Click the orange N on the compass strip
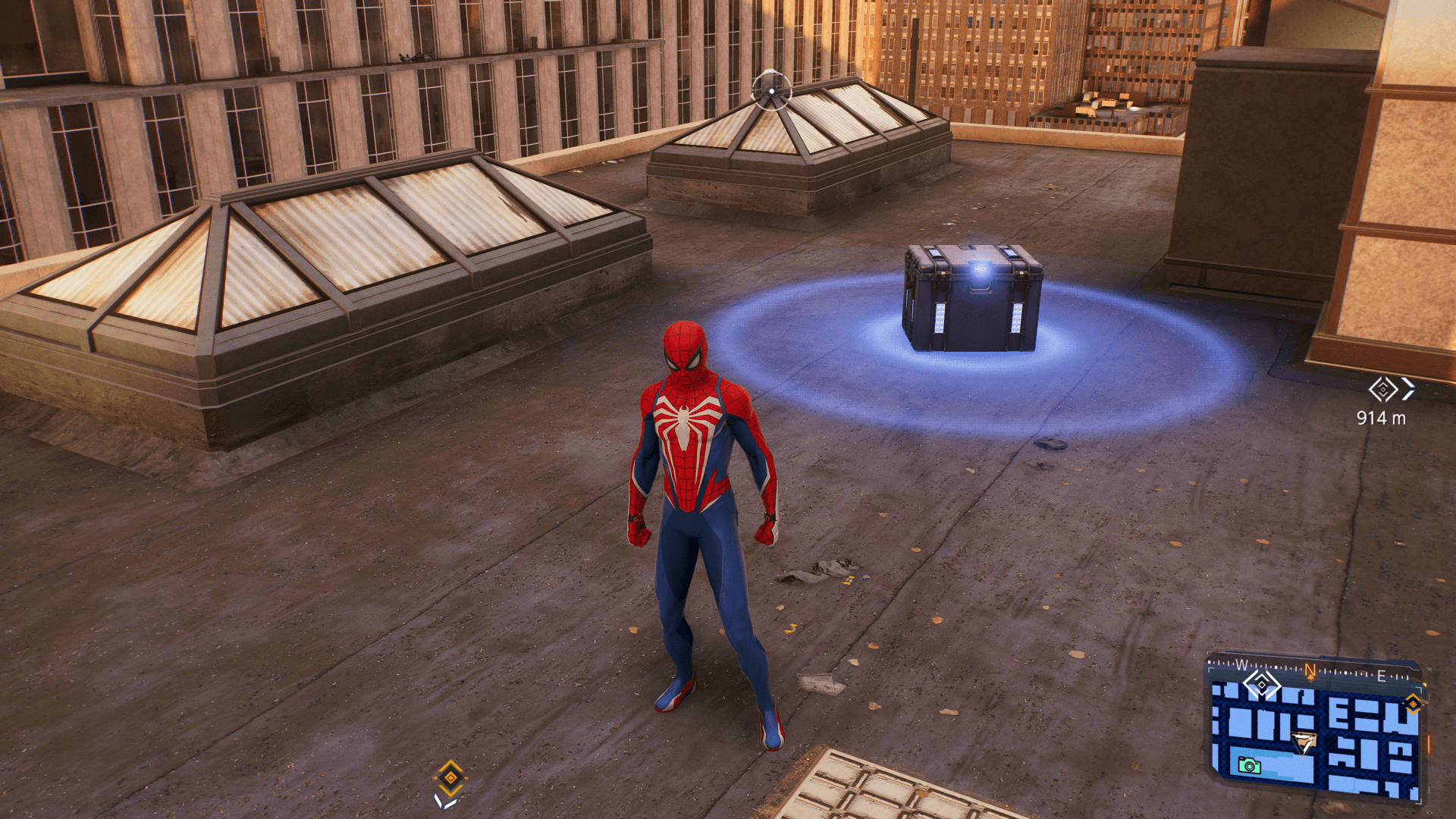The image size is (1456, 819). [x=1310, y=671]
